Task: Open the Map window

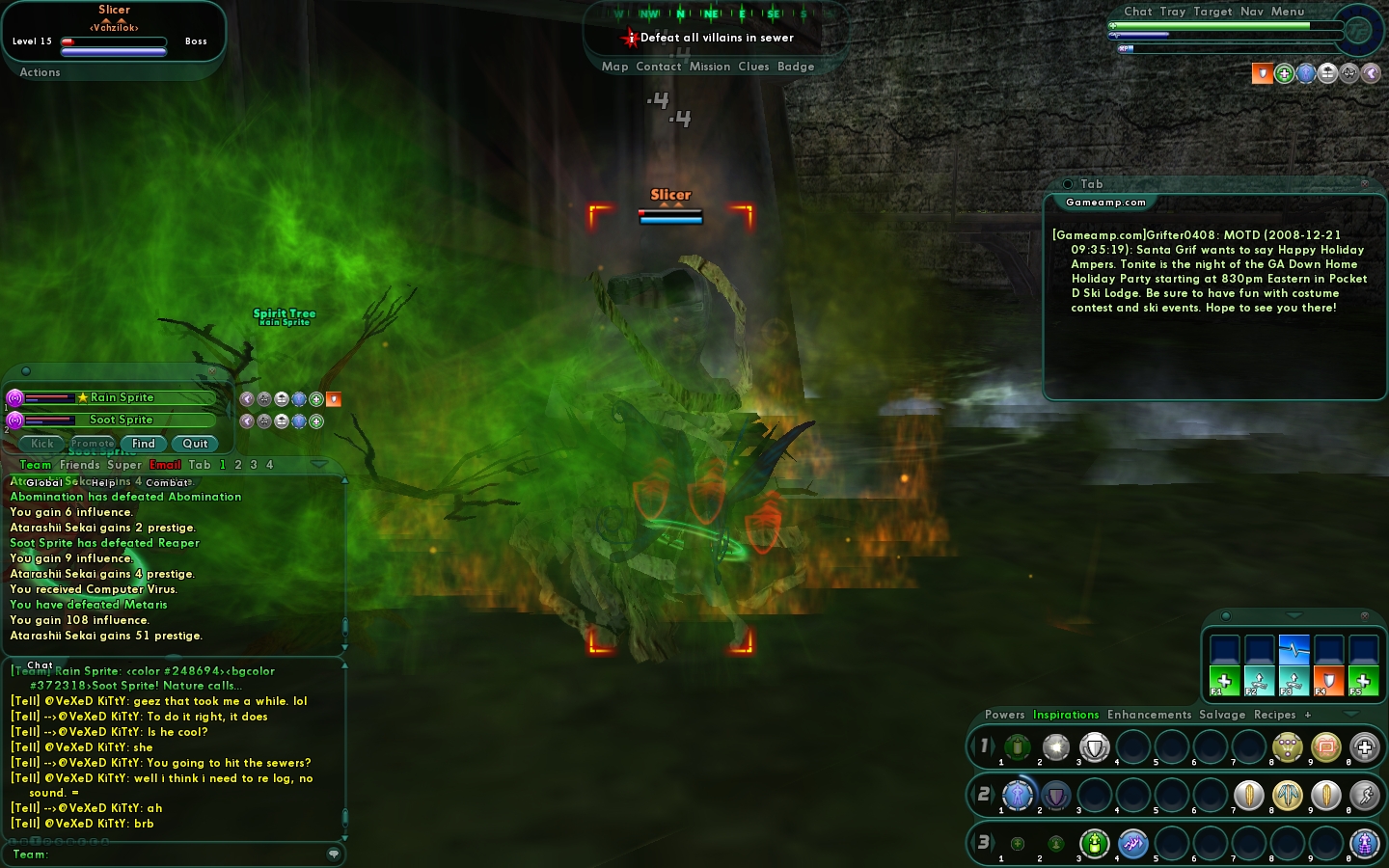Action: tap(614, 67)
